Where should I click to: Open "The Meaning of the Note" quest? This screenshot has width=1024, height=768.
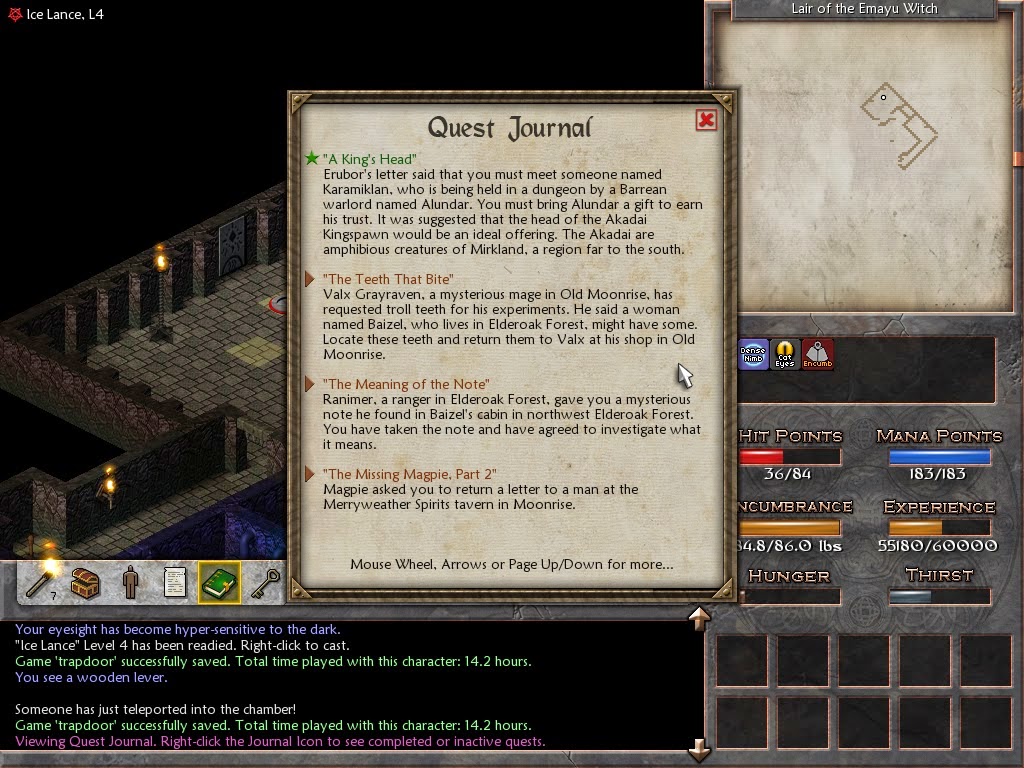click(x=405, y=384)
